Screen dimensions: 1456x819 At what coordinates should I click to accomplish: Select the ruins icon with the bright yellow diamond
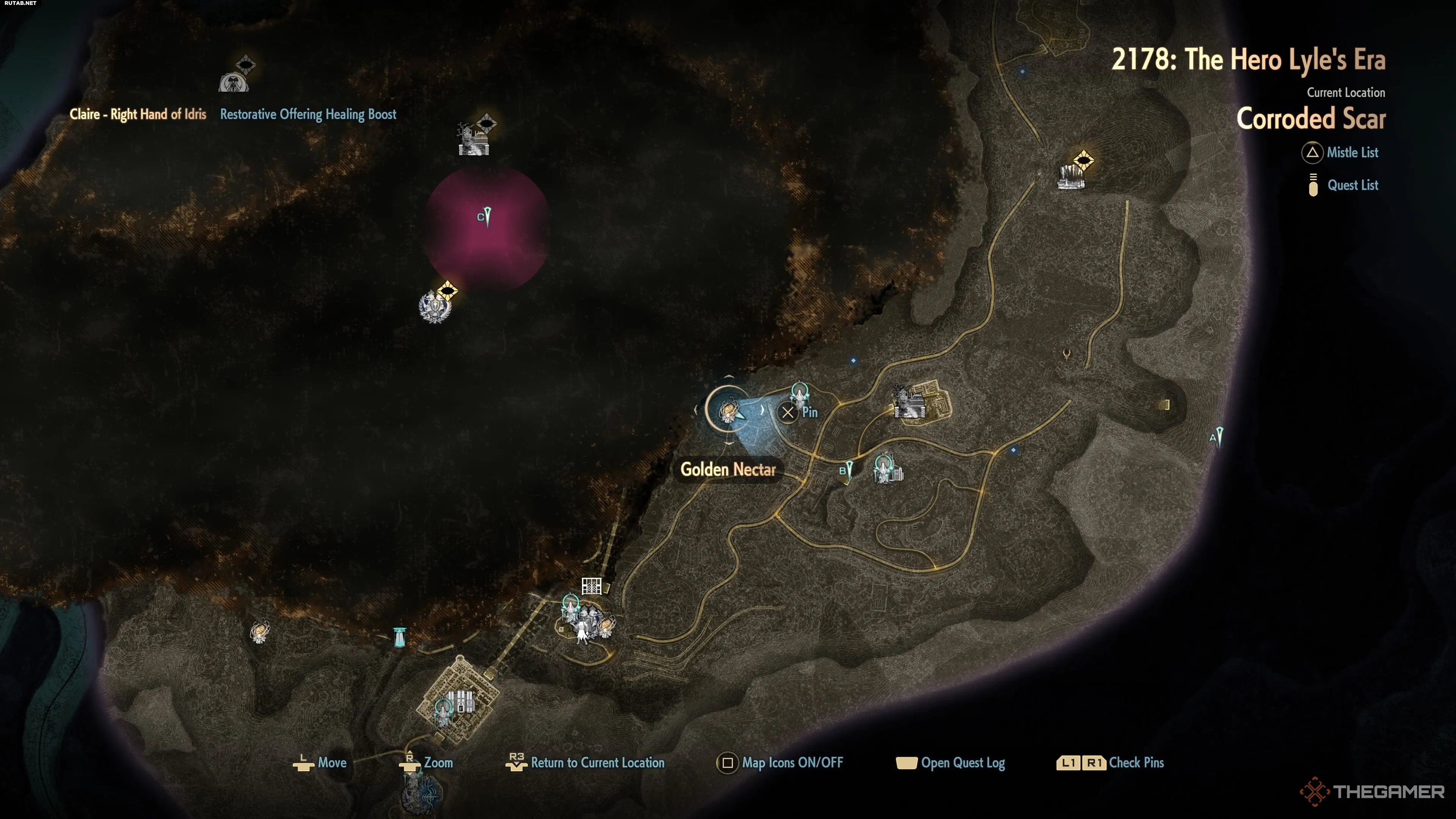1071,175
